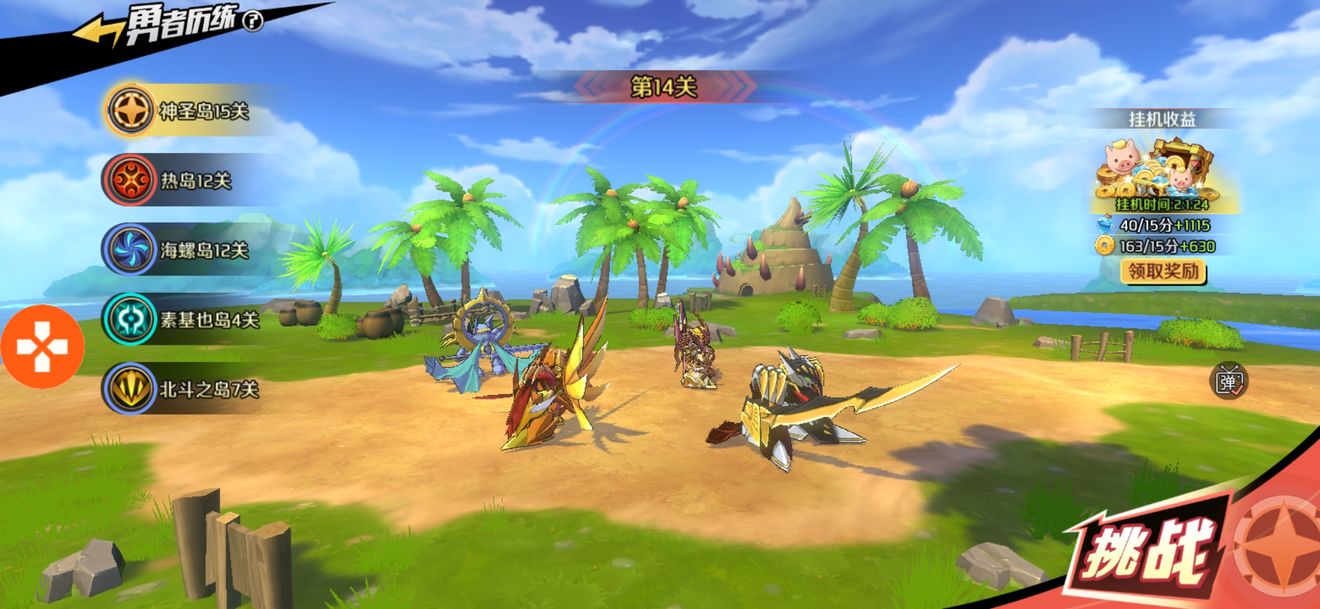Choose 海螺岛12关 island
Screen dimensions: 1320x609
179,250
